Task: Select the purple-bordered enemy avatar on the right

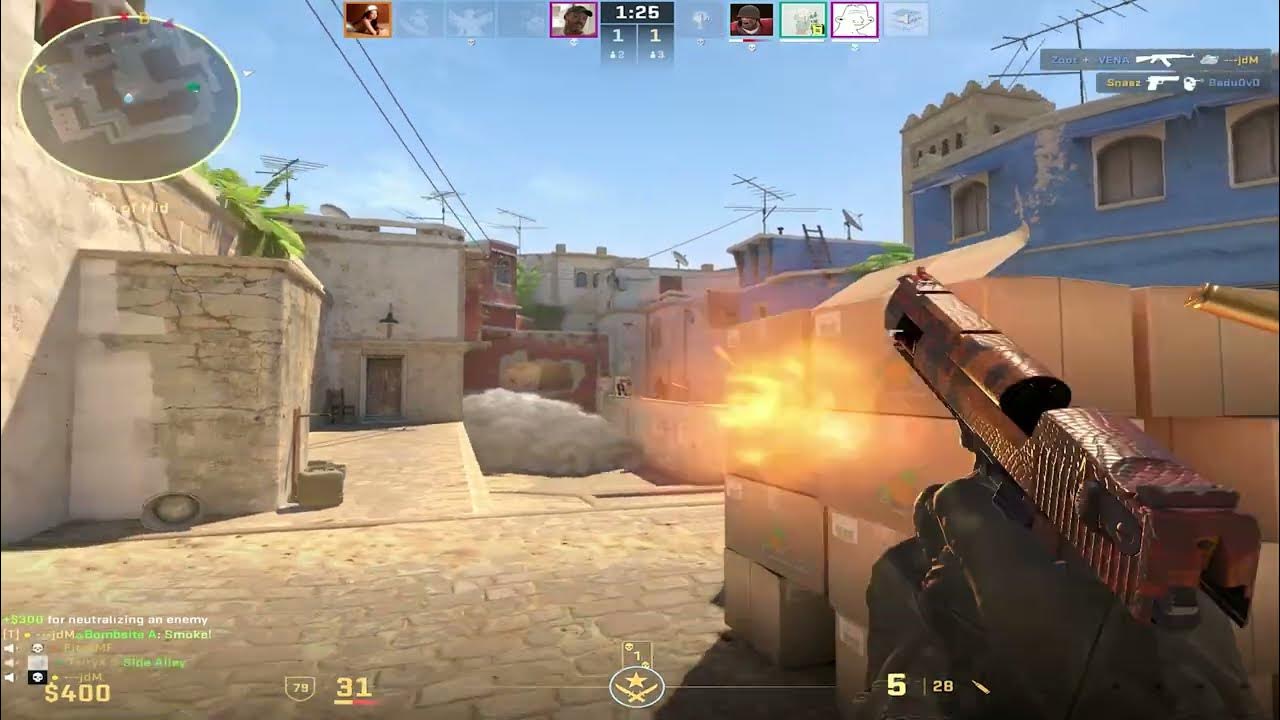Action: 855,18
